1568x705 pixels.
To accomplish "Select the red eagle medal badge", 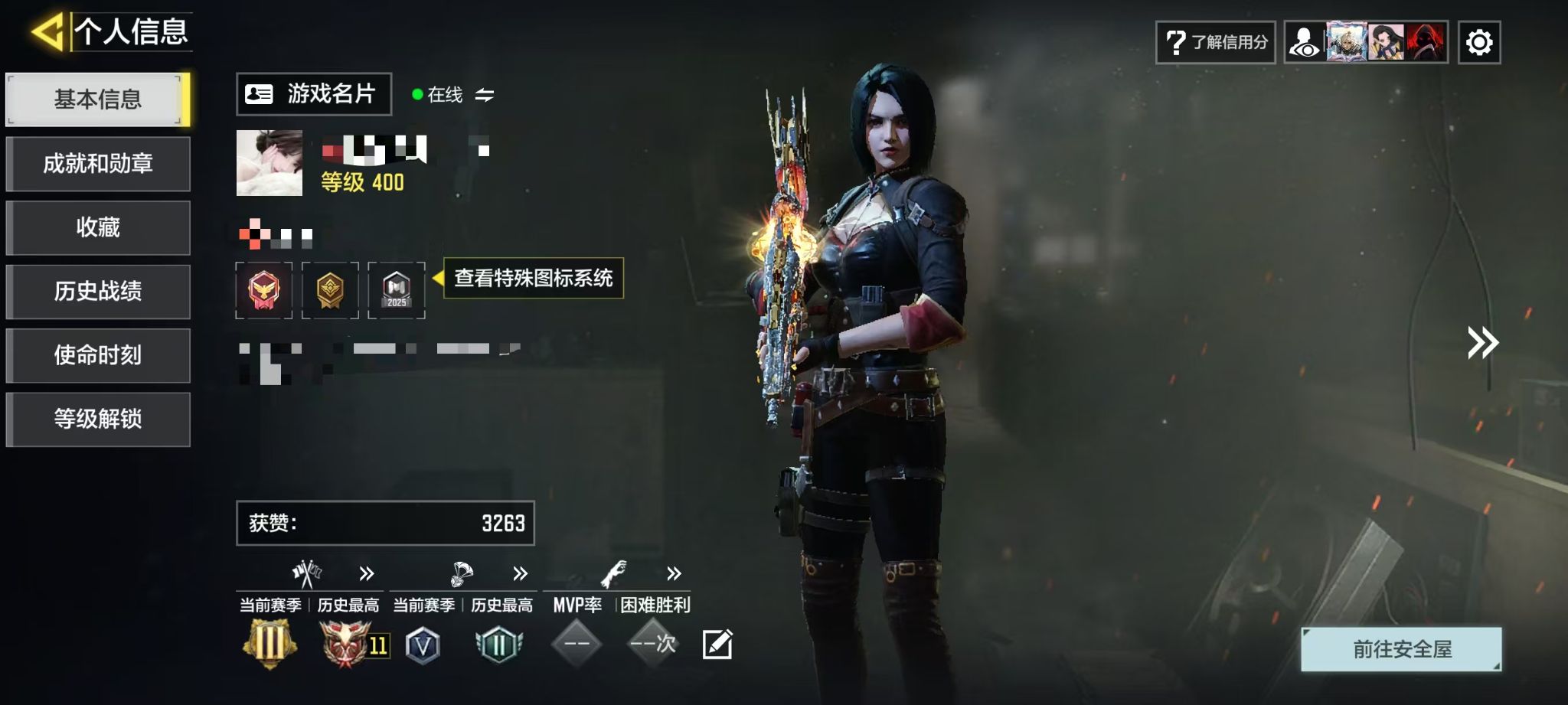I will click(x=263, y=290).
